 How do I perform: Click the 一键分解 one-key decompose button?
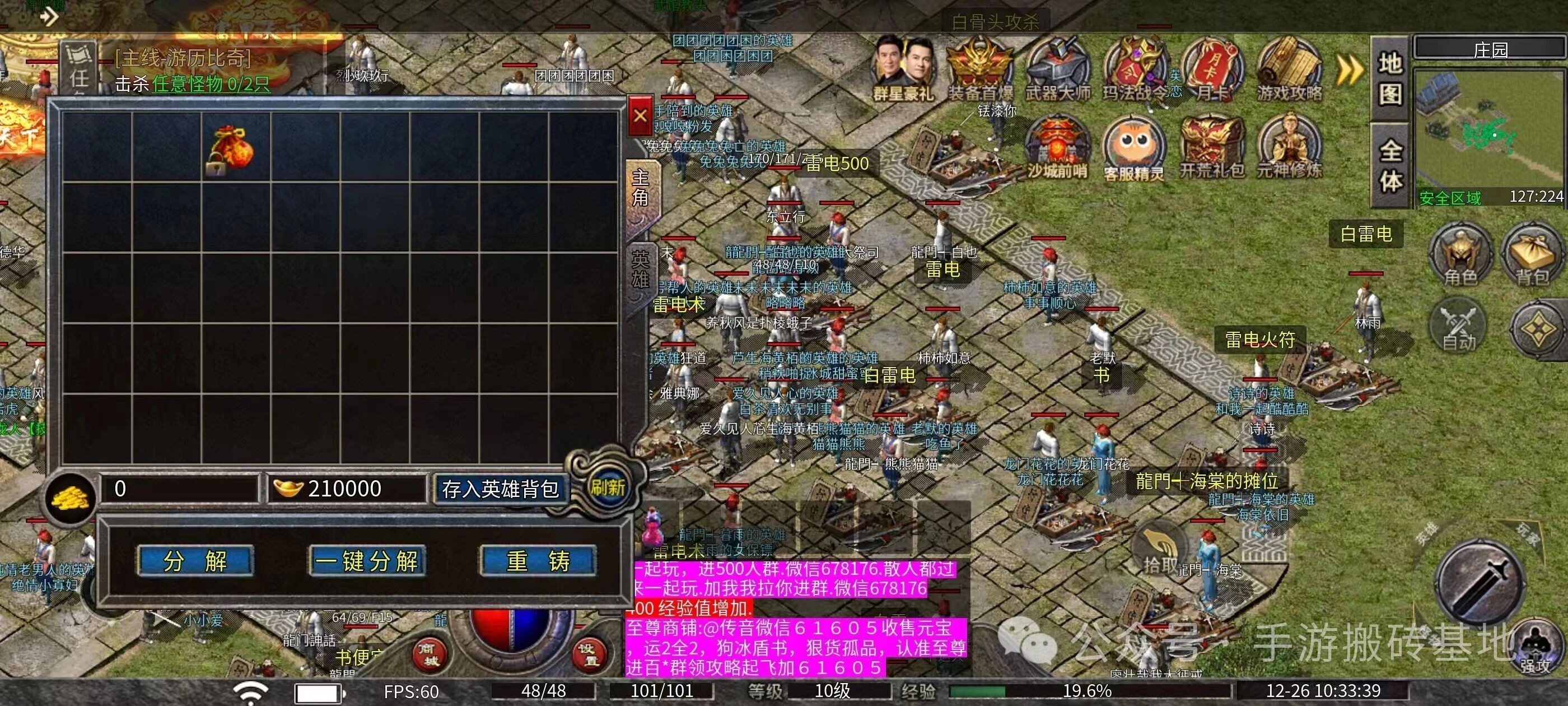(x=367, y=561)
